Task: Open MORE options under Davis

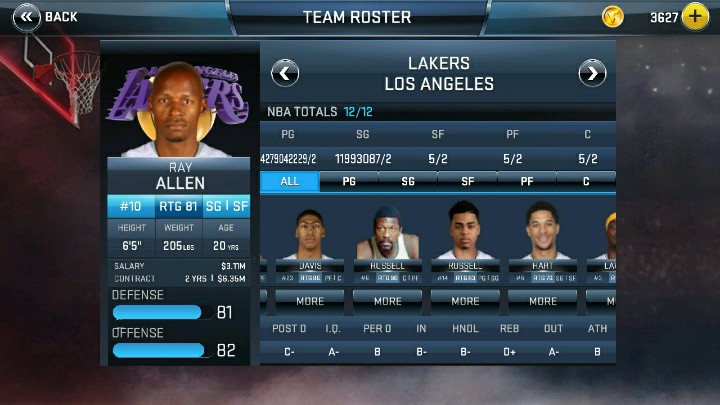Action: coord(310,300)
